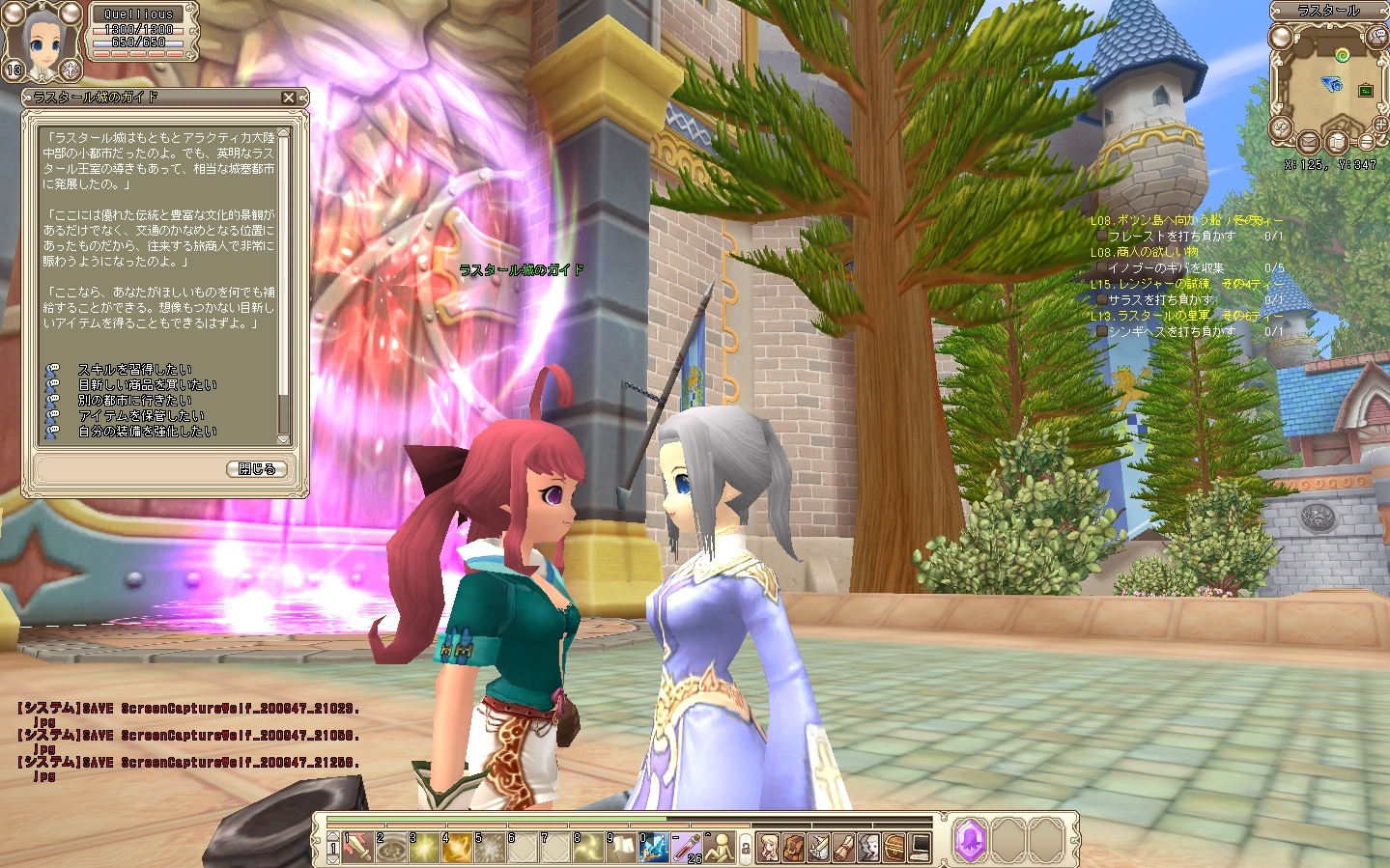Click the mail envelope icon under the minimap

pos(1309,141)
